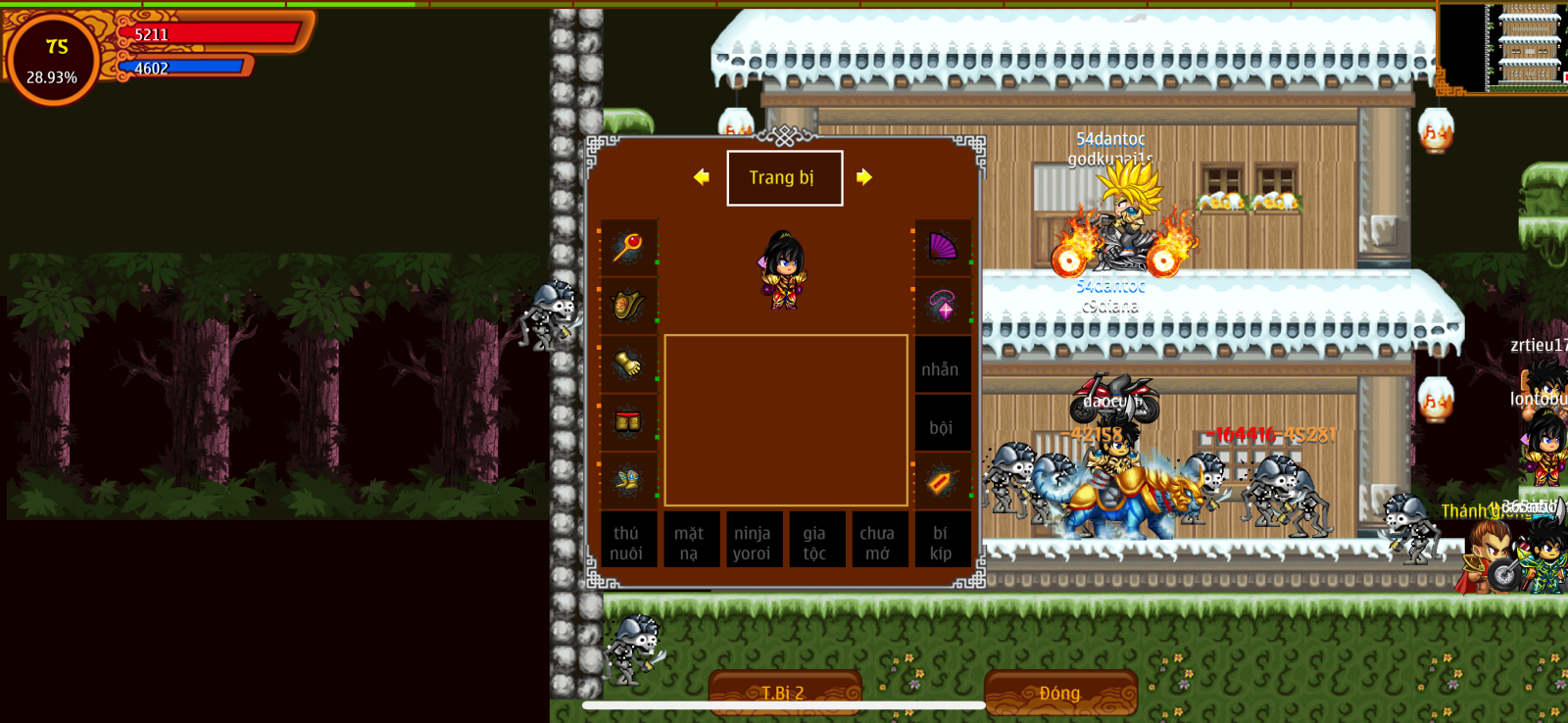Open the ninja yoroi slot
This screenshot has height=723, width=1568.
[752, 542]
